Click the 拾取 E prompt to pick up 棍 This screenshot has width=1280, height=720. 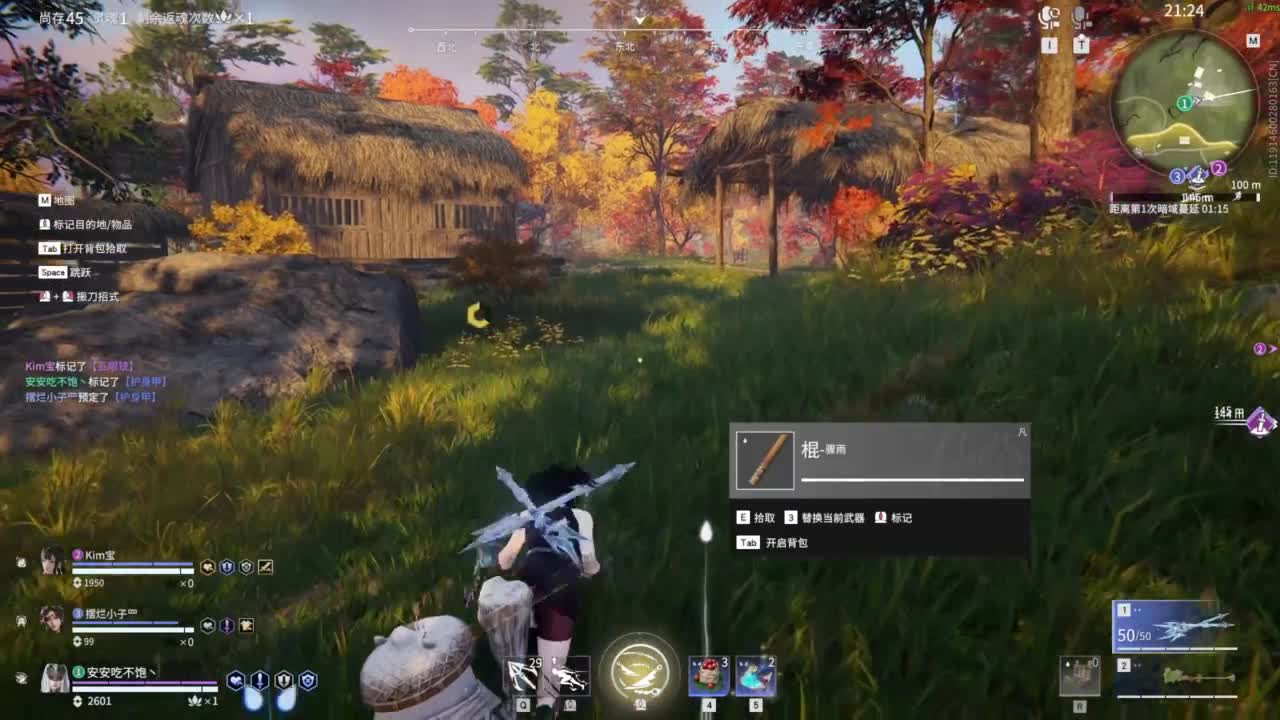tap(758, 518)
